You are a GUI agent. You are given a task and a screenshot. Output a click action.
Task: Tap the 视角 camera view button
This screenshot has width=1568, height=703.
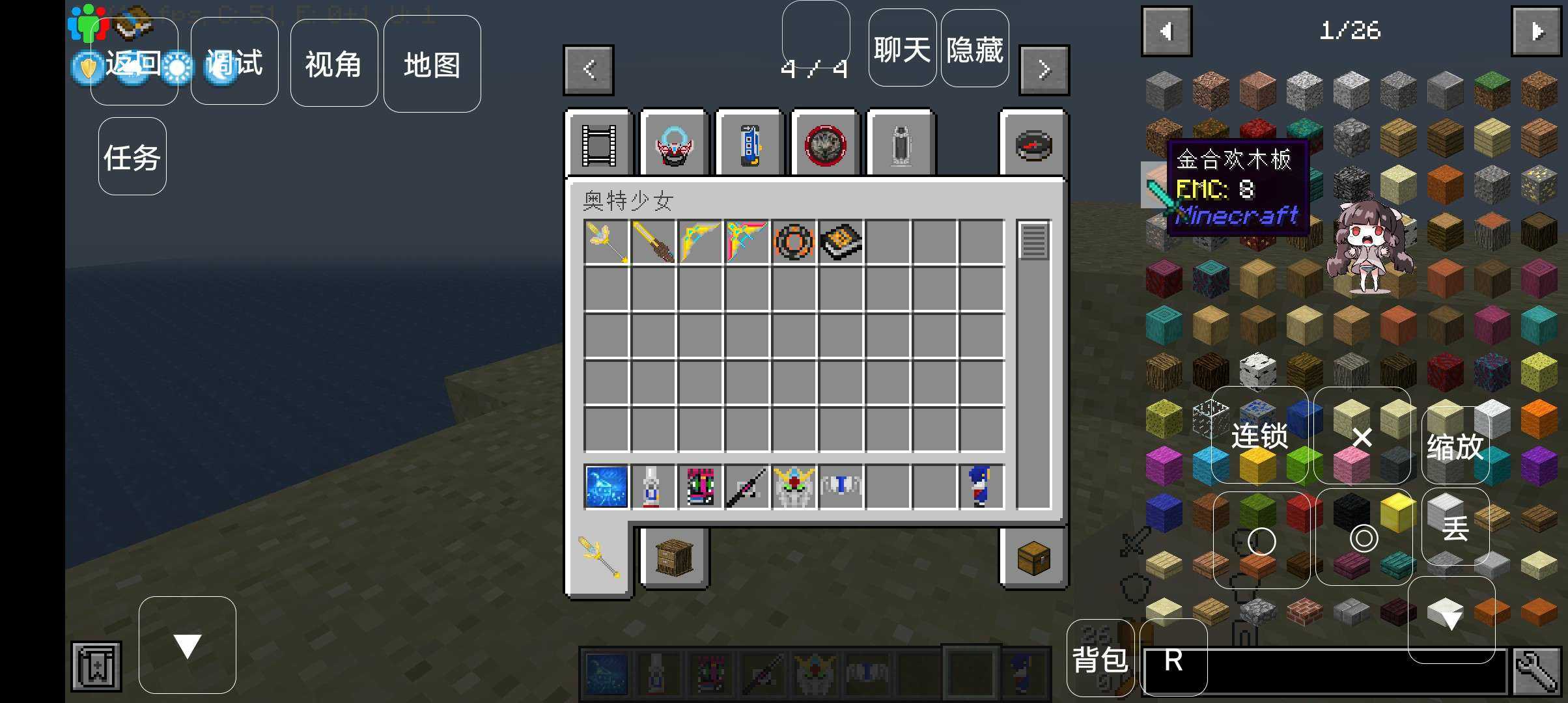[333, 63]
